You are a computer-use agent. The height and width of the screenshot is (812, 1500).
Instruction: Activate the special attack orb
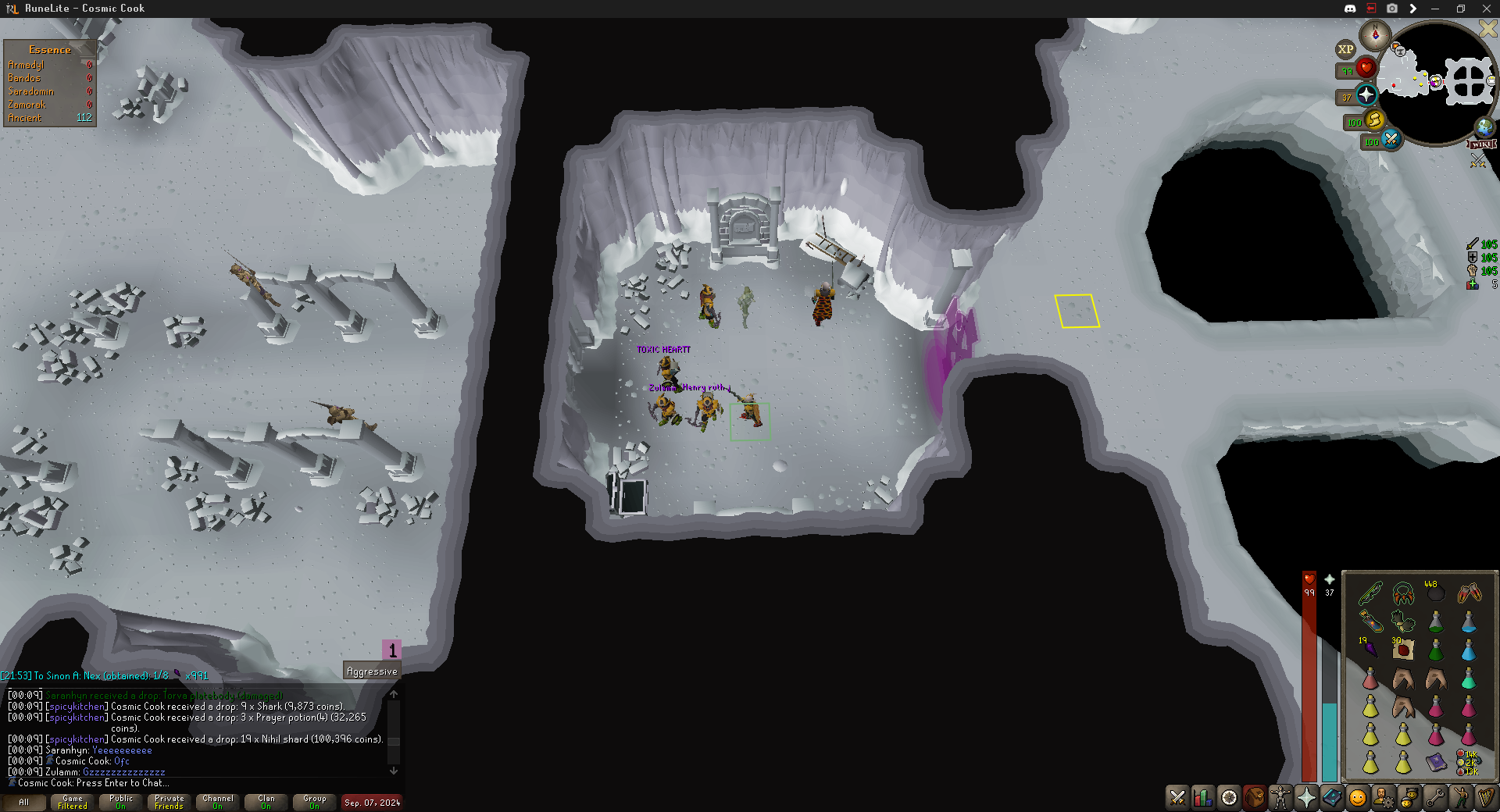[1391, 140]
